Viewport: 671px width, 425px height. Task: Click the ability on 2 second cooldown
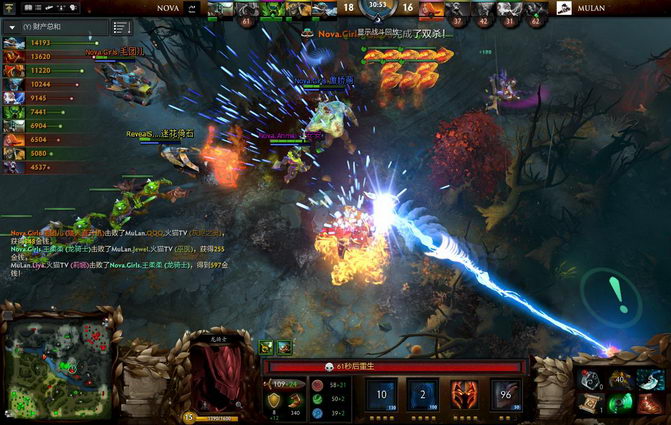pos(423,394)
